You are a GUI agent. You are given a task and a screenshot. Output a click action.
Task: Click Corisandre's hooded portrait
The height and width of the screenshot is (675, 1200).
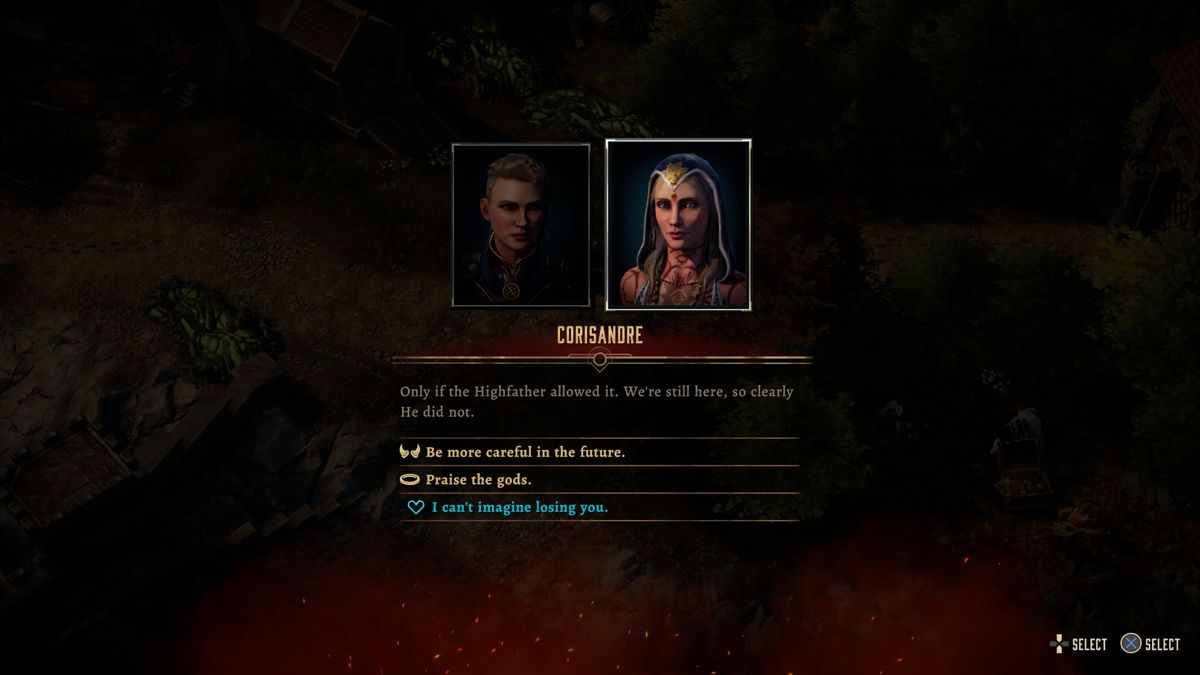click(x=678, y=225)
